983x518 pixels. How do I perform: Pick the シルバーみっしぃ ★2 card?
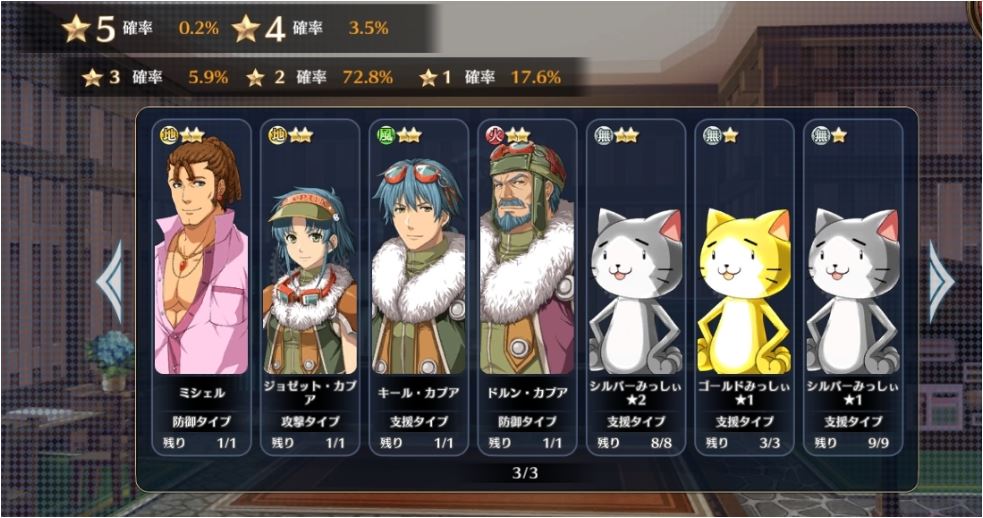[635, 285]
